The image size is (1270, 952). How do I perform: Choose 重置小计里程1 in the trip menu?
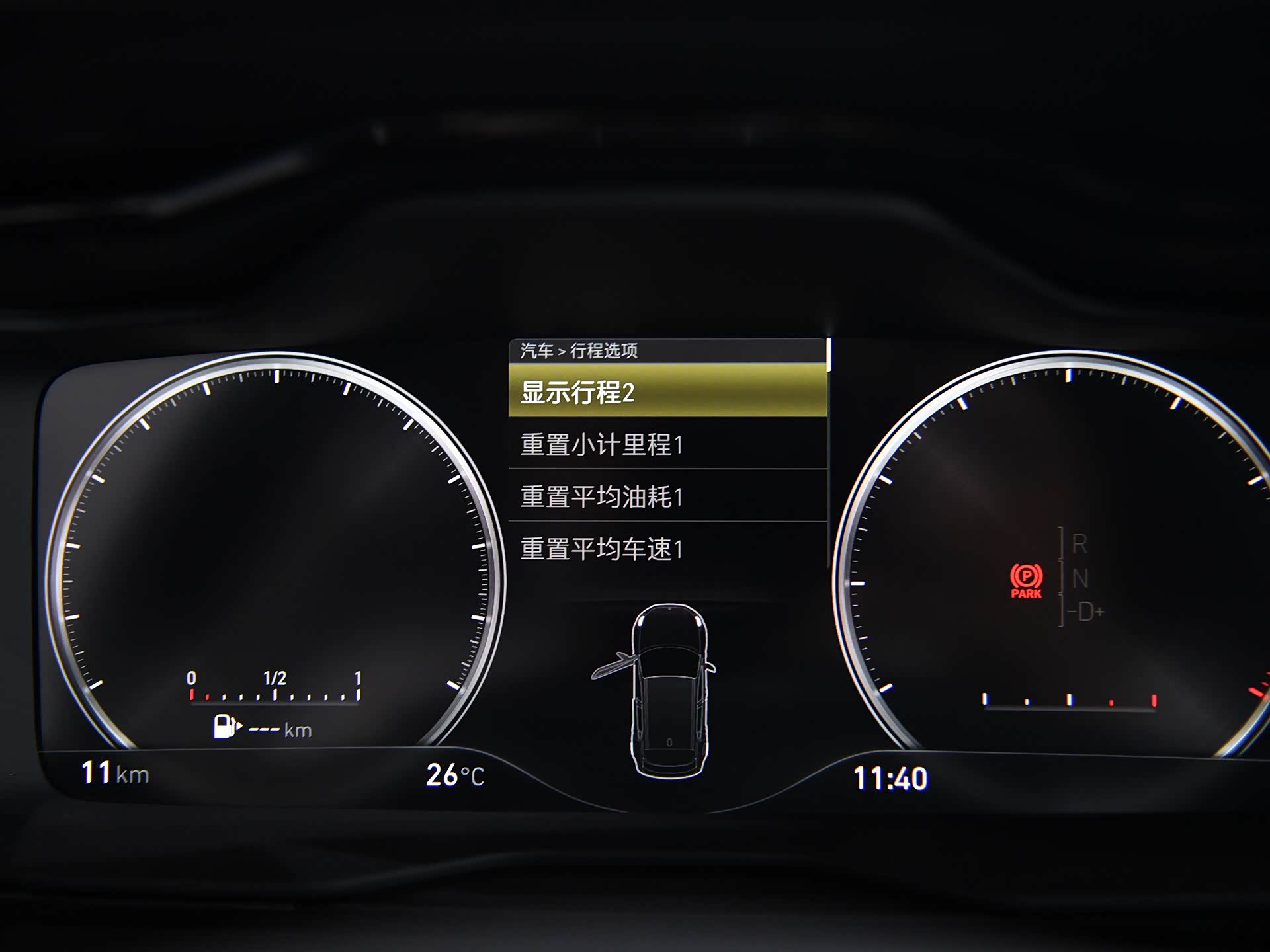667,444
